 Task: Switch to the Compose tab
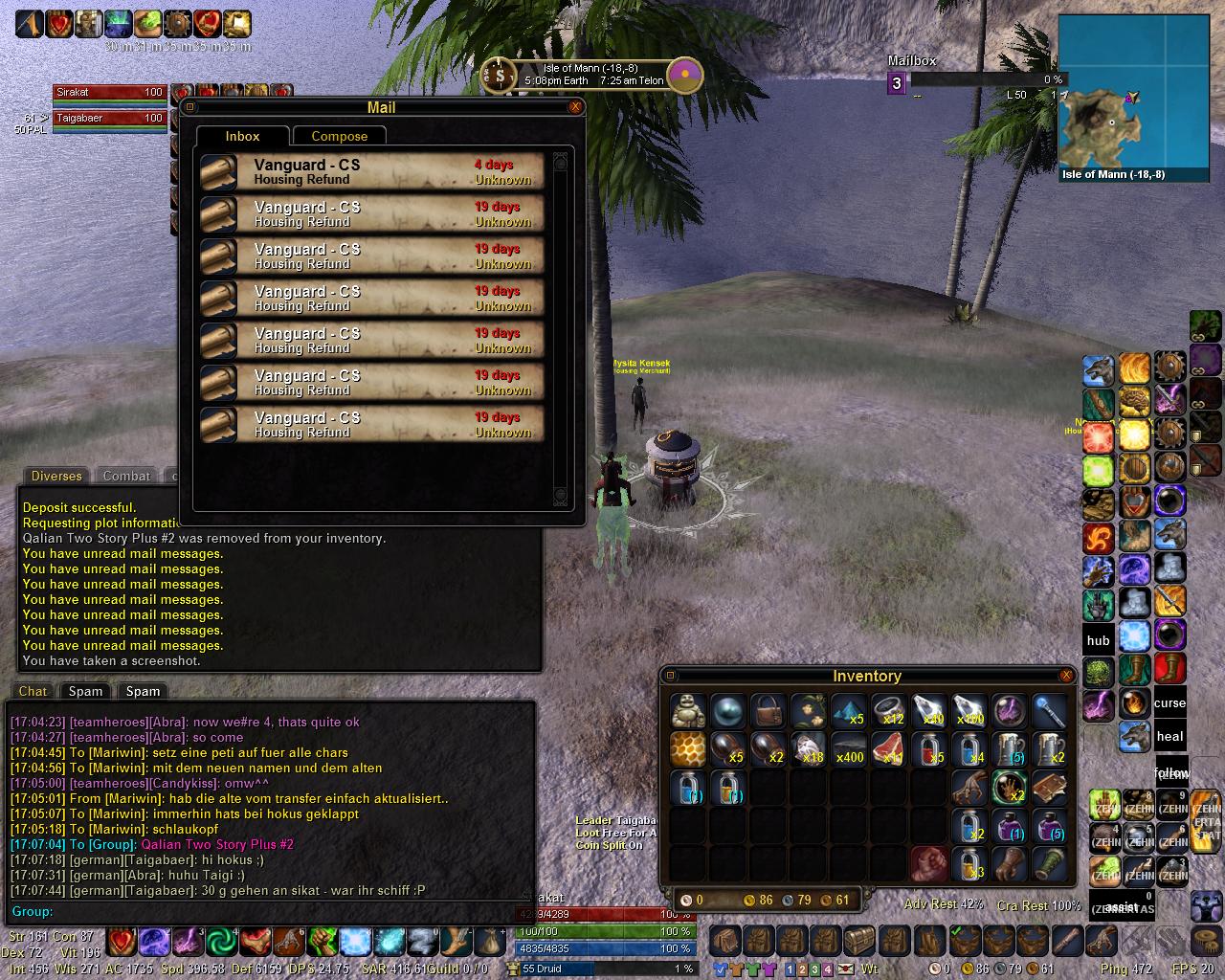(339, 136)
